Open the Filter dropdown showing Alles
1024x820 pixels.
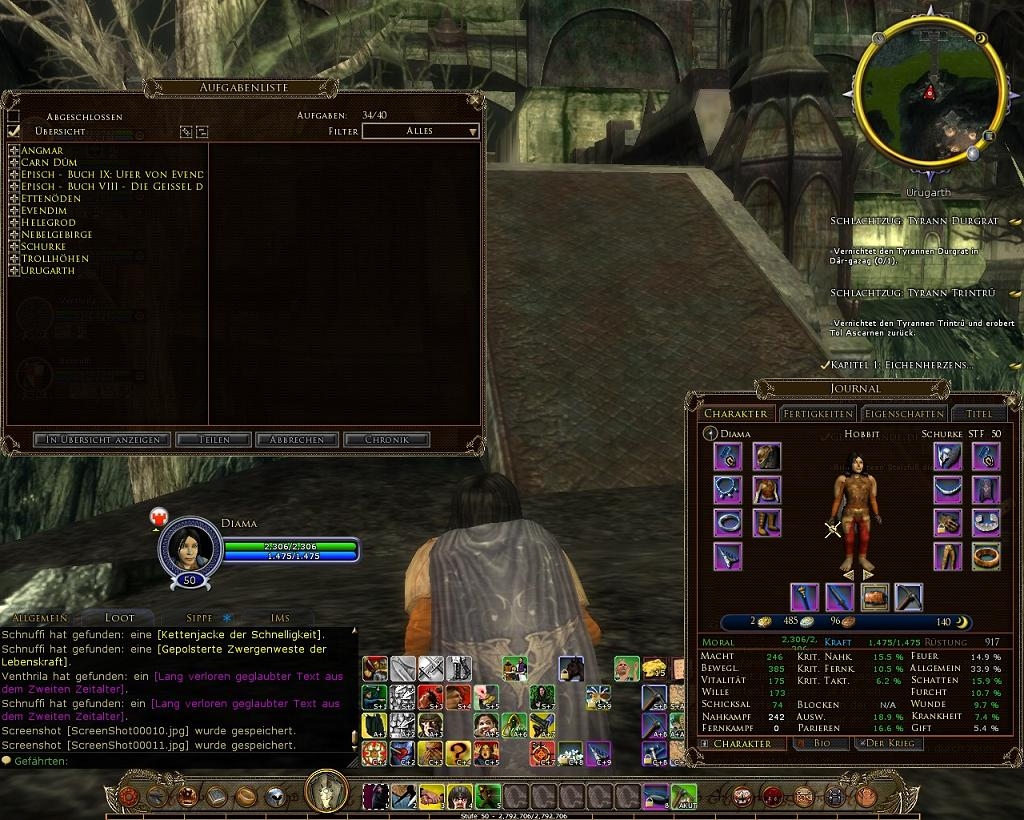tap(420, 131)
